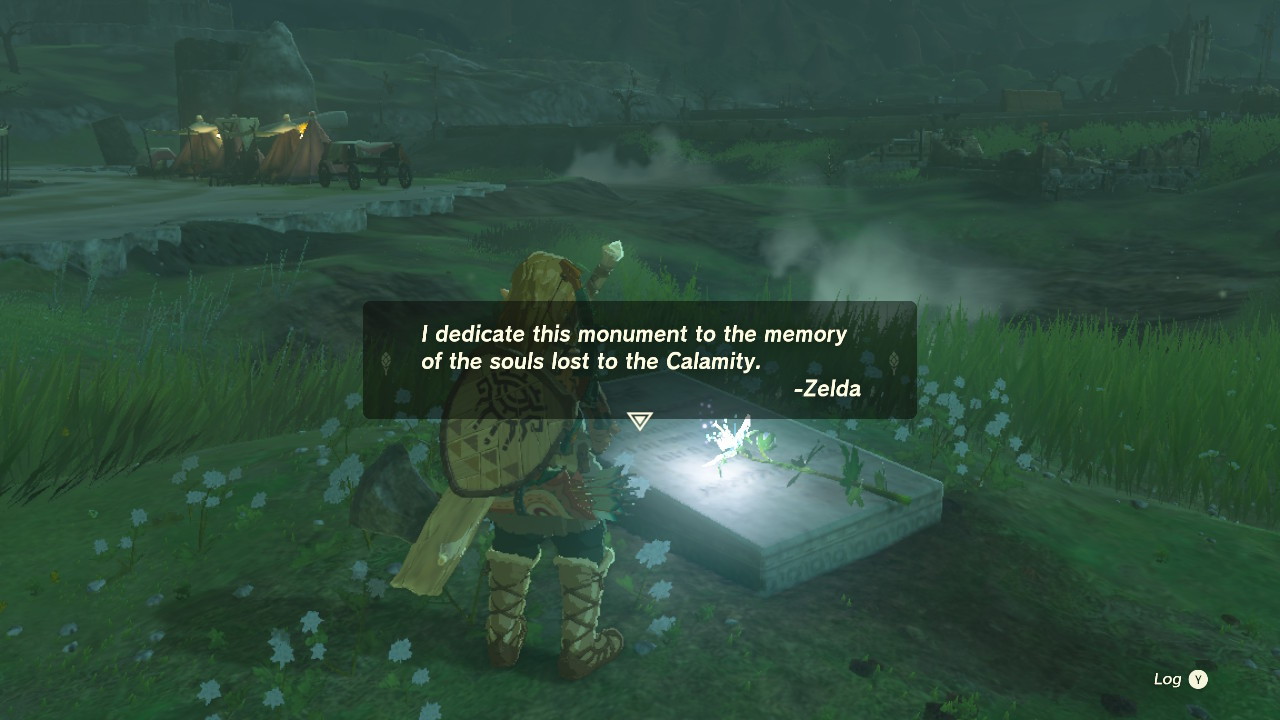Image resolution: width=1280 pixels, height=720 pixels.
Task: Advance dialogue with the down arrow indicator
Action: click(640, 421)
